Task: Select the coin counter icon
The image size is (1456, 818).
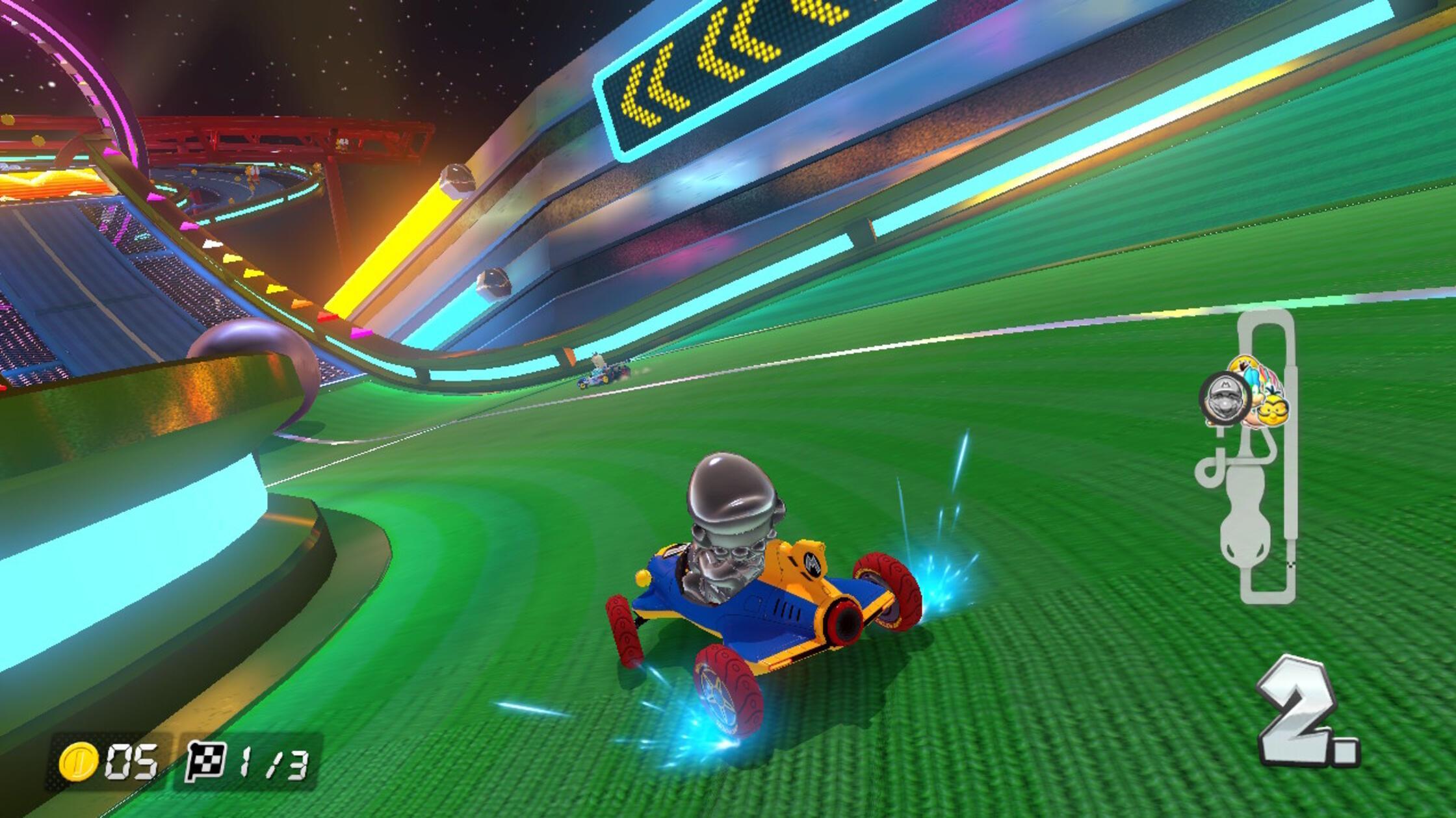Action: [x=79, y=761]
